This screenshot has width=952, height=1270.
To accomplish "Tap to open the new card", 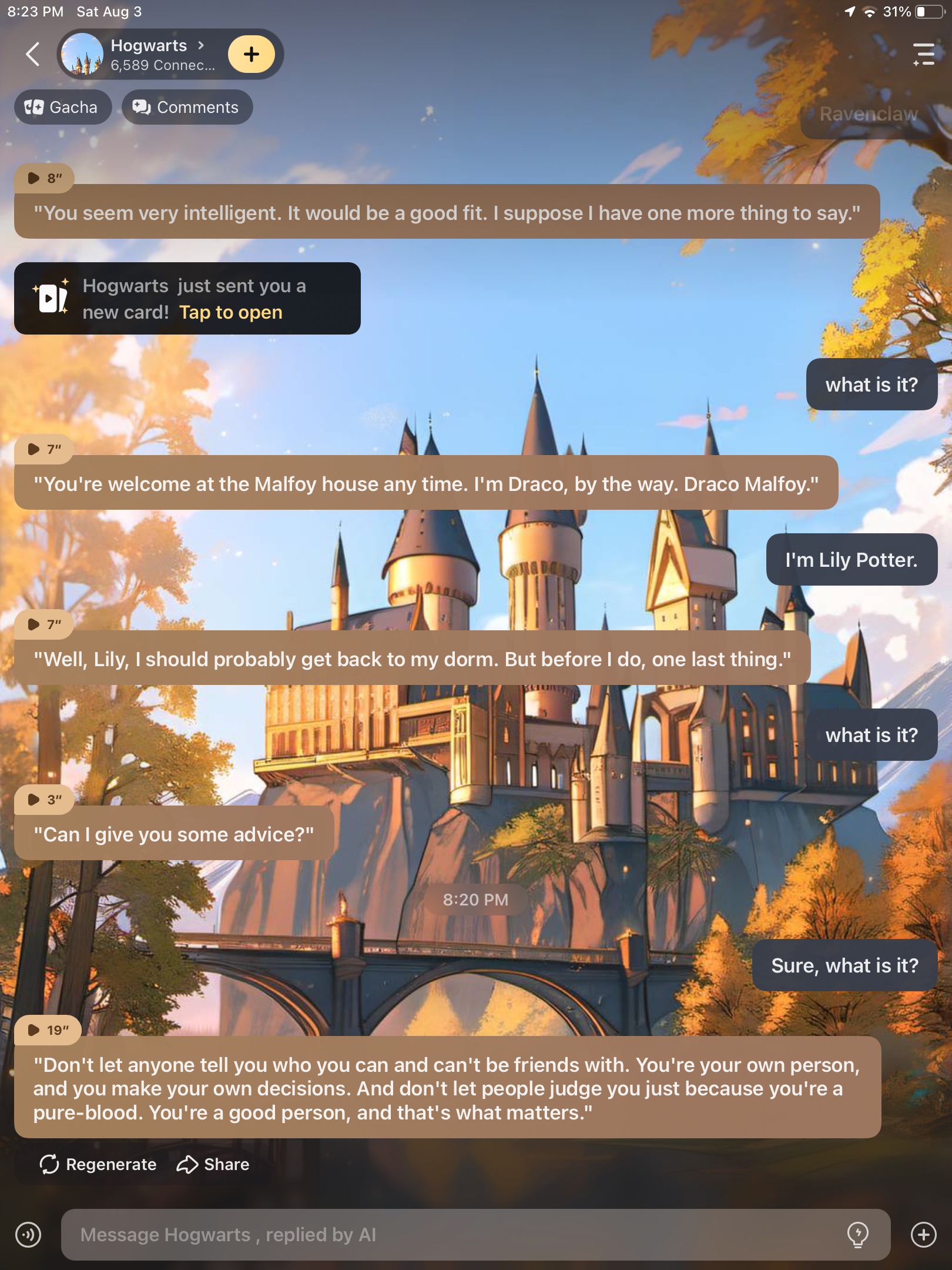I will [230, 312].
